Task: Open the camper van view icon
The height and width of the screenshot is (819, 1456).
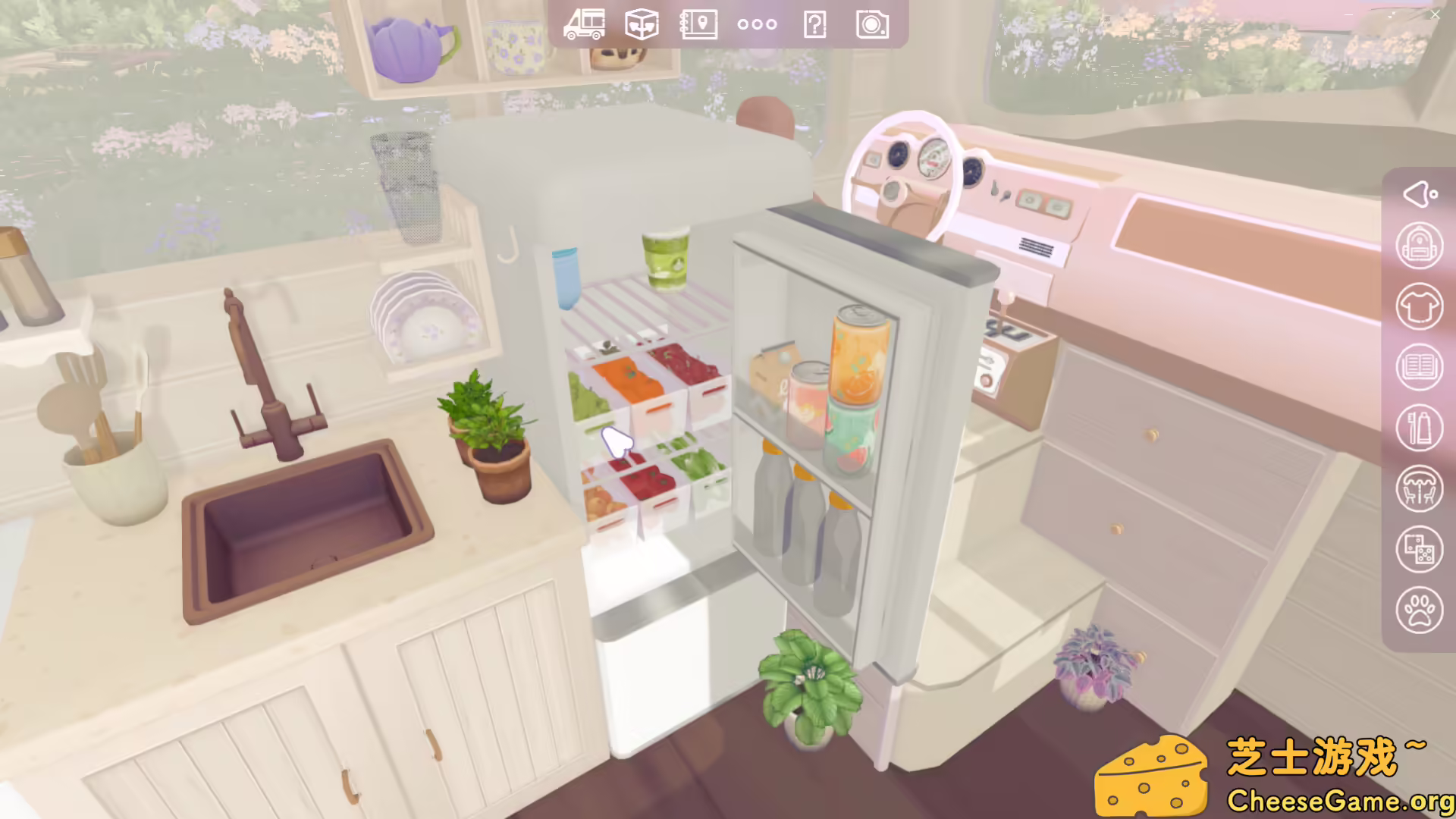Action: (585, 24)
